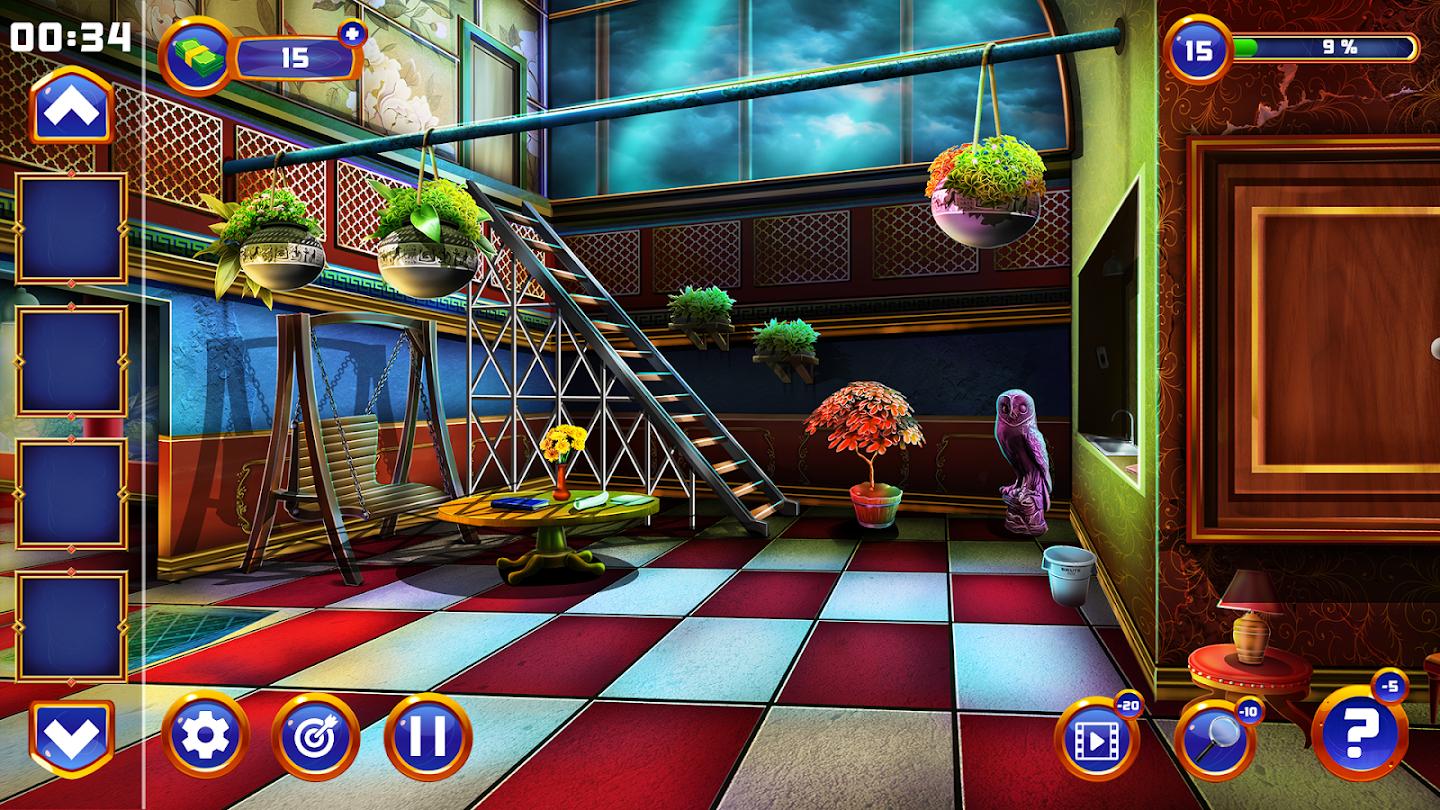Pause the game

point(427,737)
